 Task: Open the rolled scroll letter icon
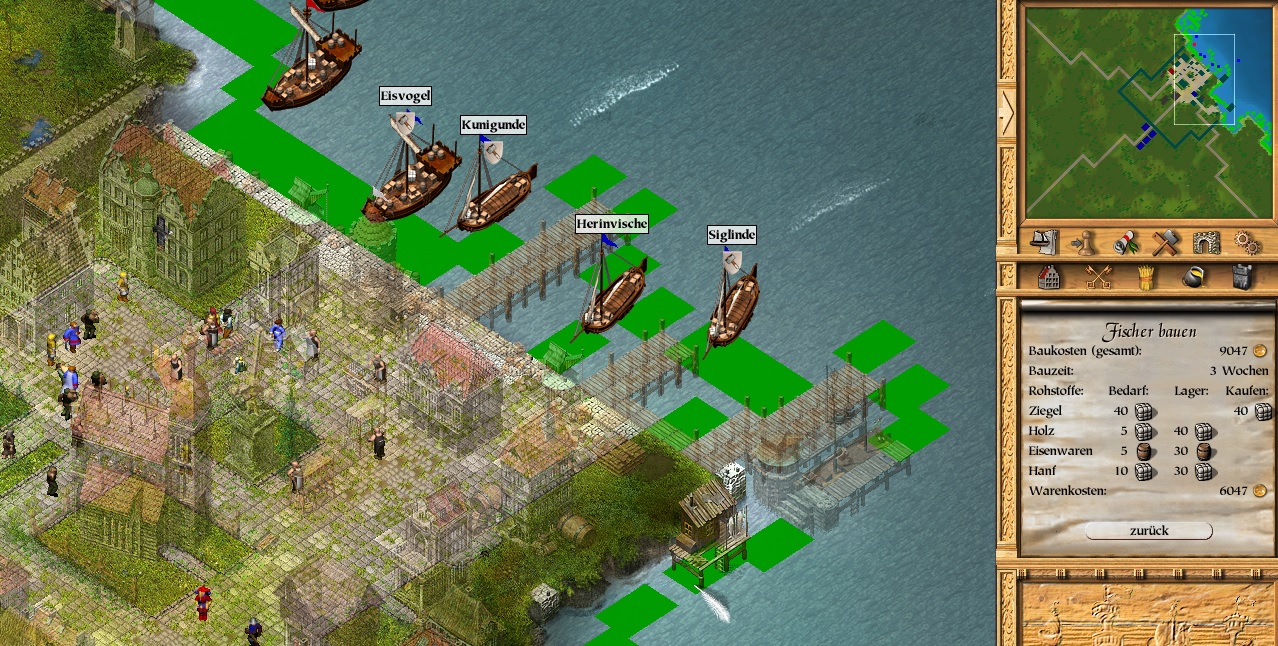pos(1124,242)
